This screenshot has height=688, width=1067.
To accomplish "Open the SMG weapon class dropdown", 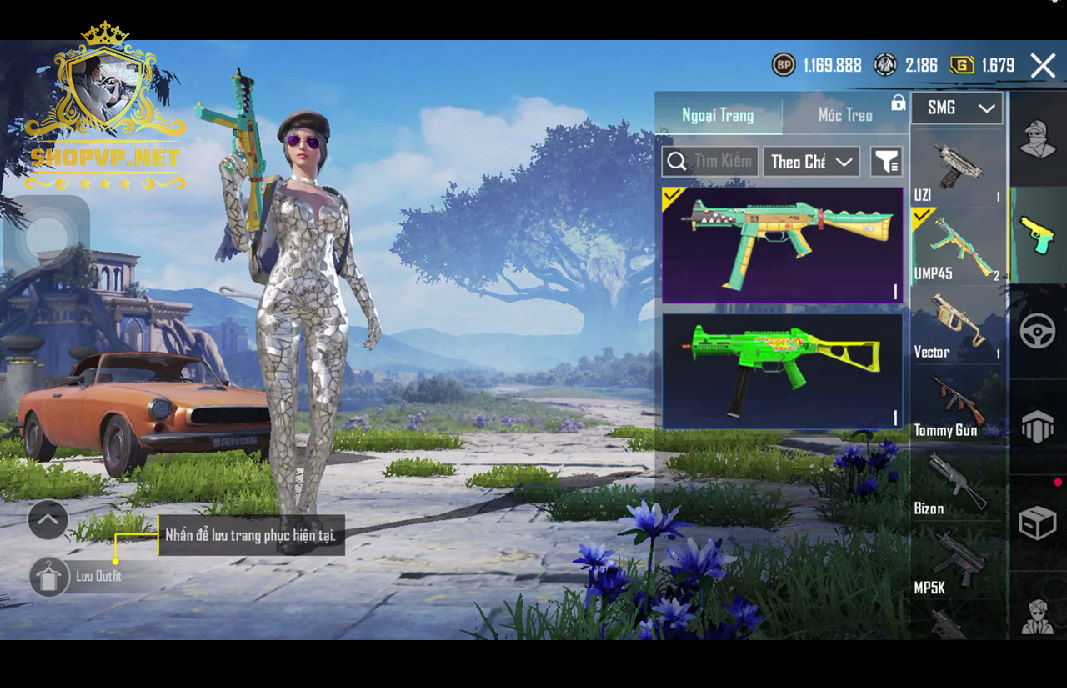I will (957, 108).
